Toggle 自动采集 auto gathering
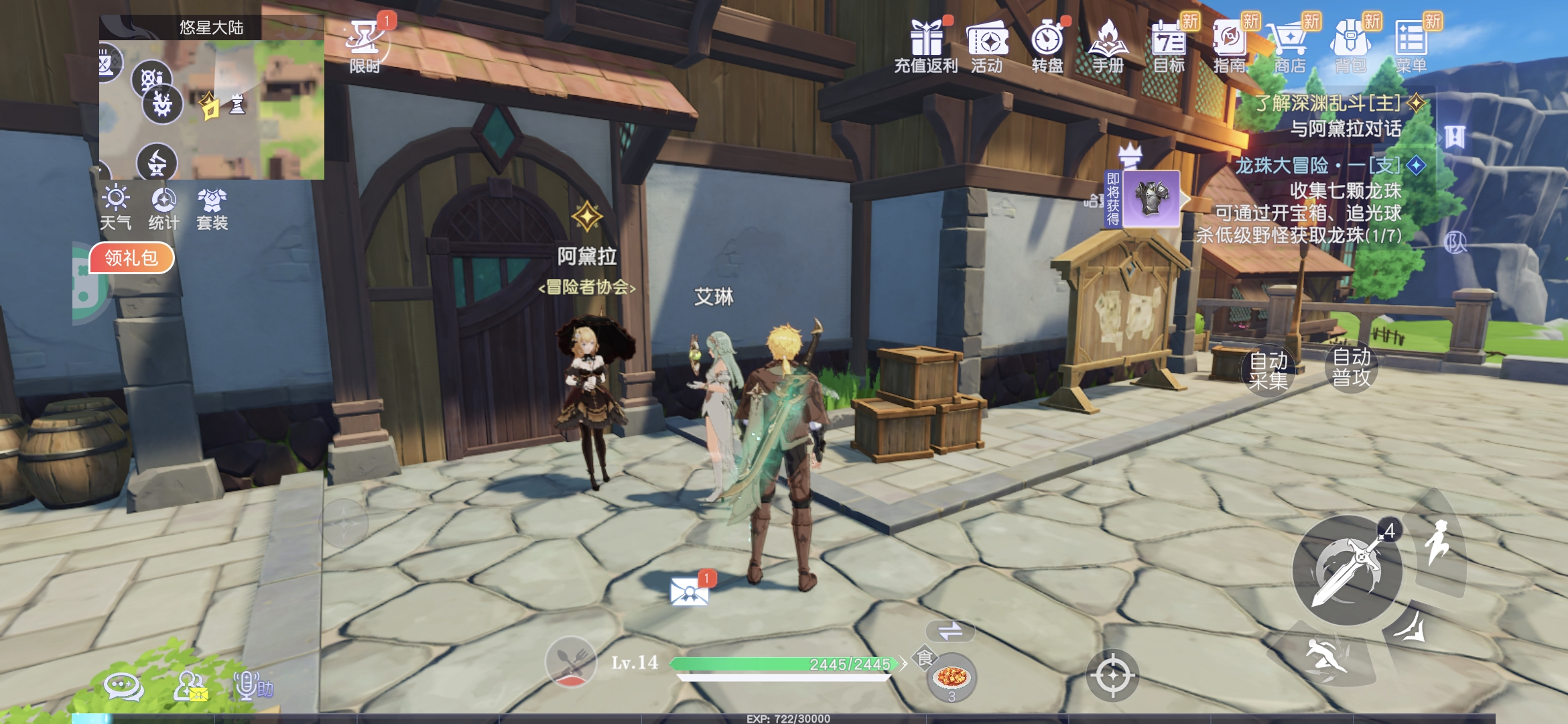 tap(1268, 370)
